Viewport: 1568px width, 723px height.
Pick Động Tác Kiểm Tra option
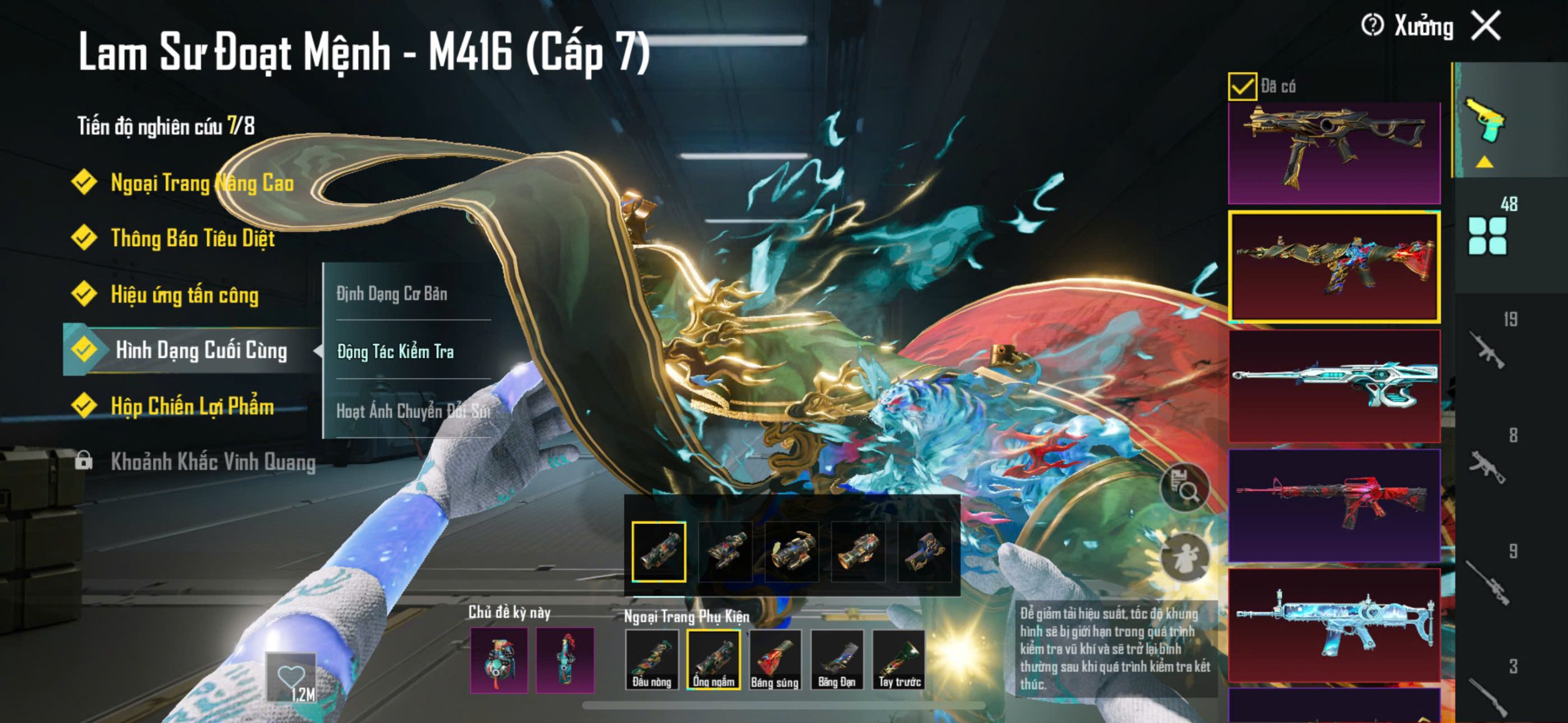click(396, 351)
